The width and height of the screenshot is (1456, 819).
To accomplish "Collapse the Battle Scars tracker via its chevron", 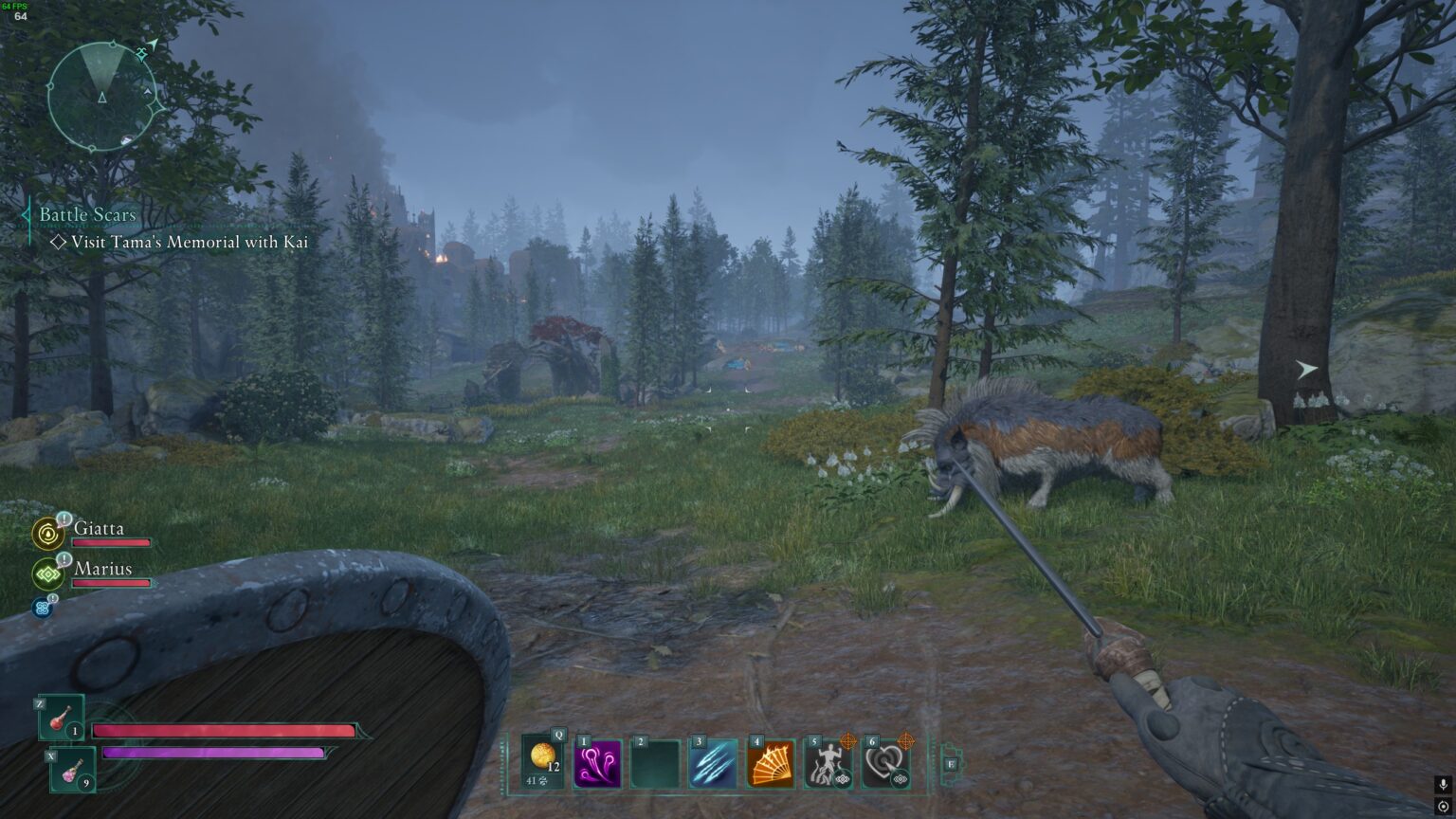I will click(x=25, y=215).
